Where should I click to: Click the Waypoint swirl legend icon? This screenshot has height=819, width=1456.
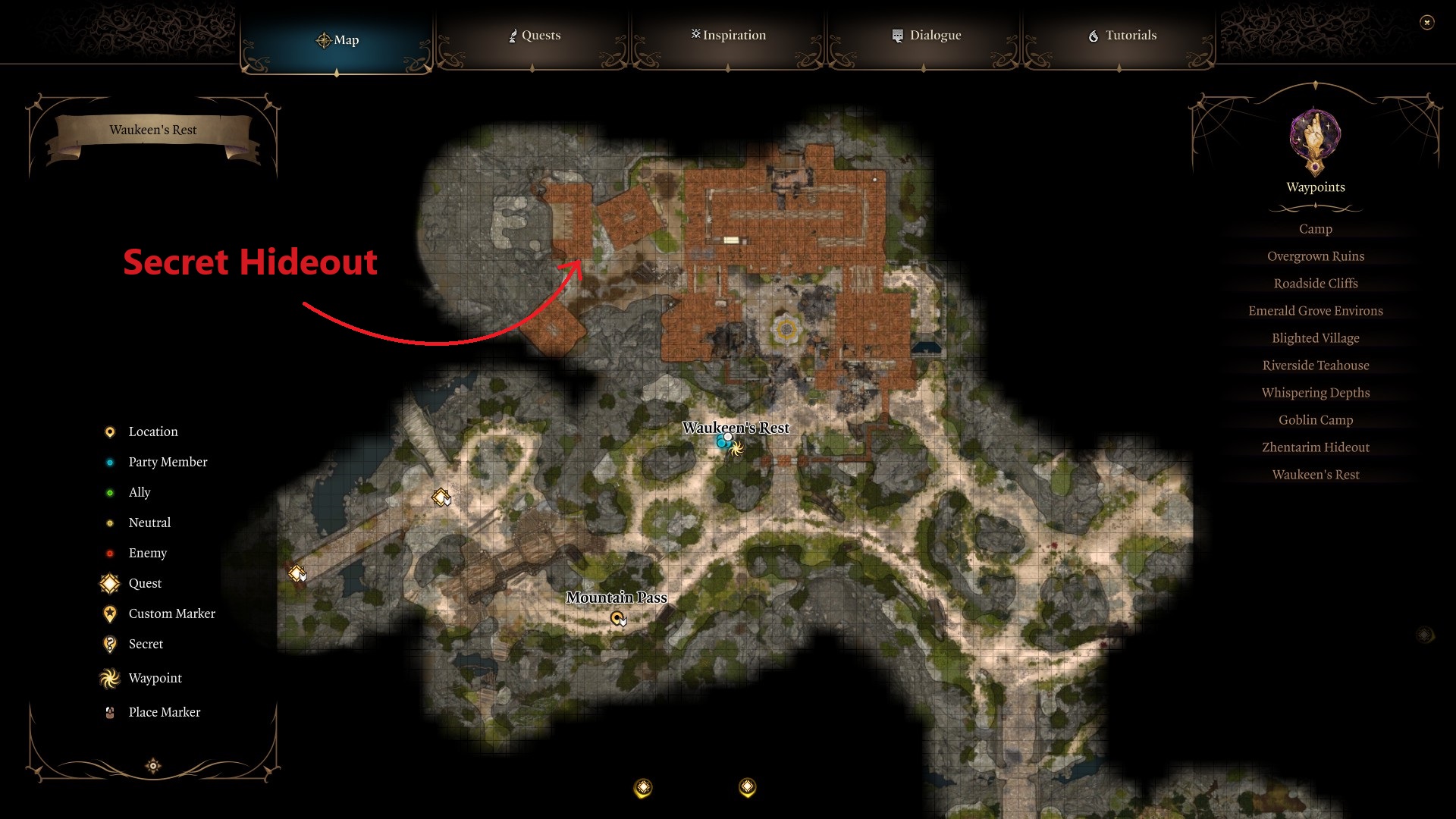click(109, 678)
